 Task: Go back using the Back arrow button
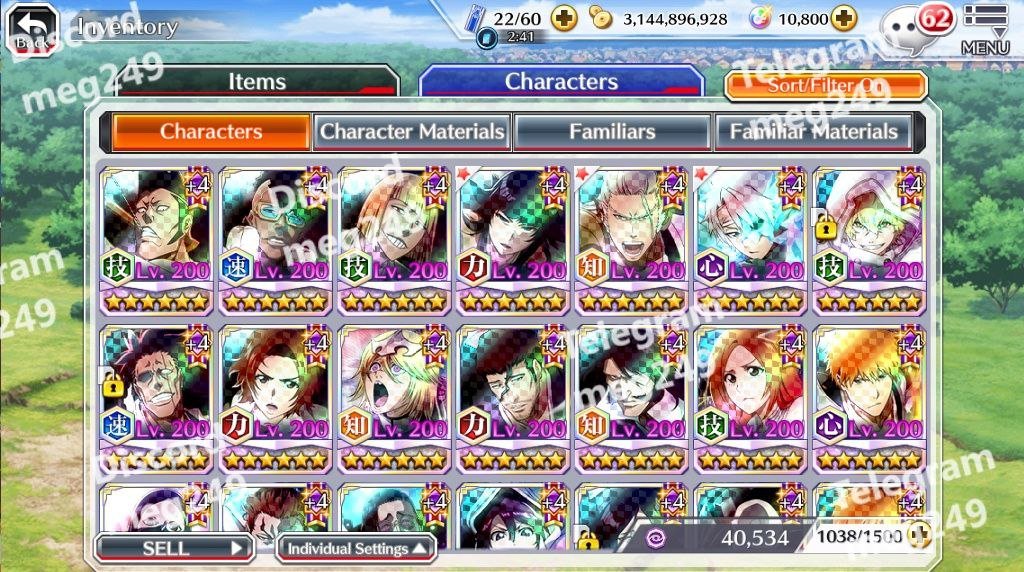(x=32, y=28)
